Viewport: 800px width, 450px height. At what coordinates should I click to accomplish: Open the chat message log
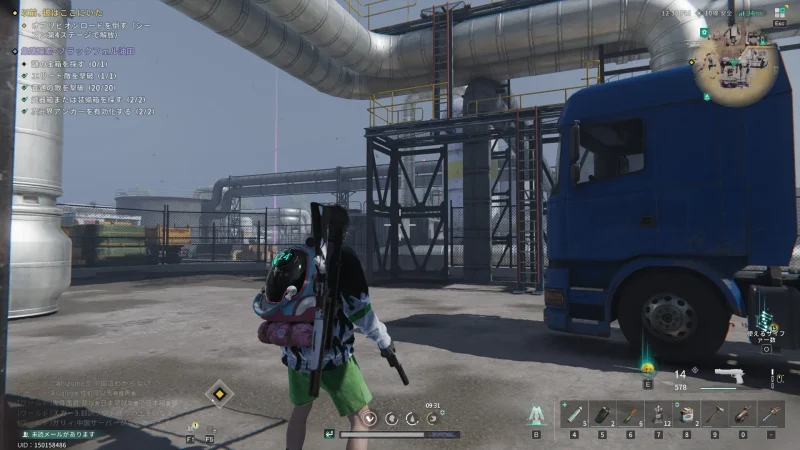tap(90, 400)
